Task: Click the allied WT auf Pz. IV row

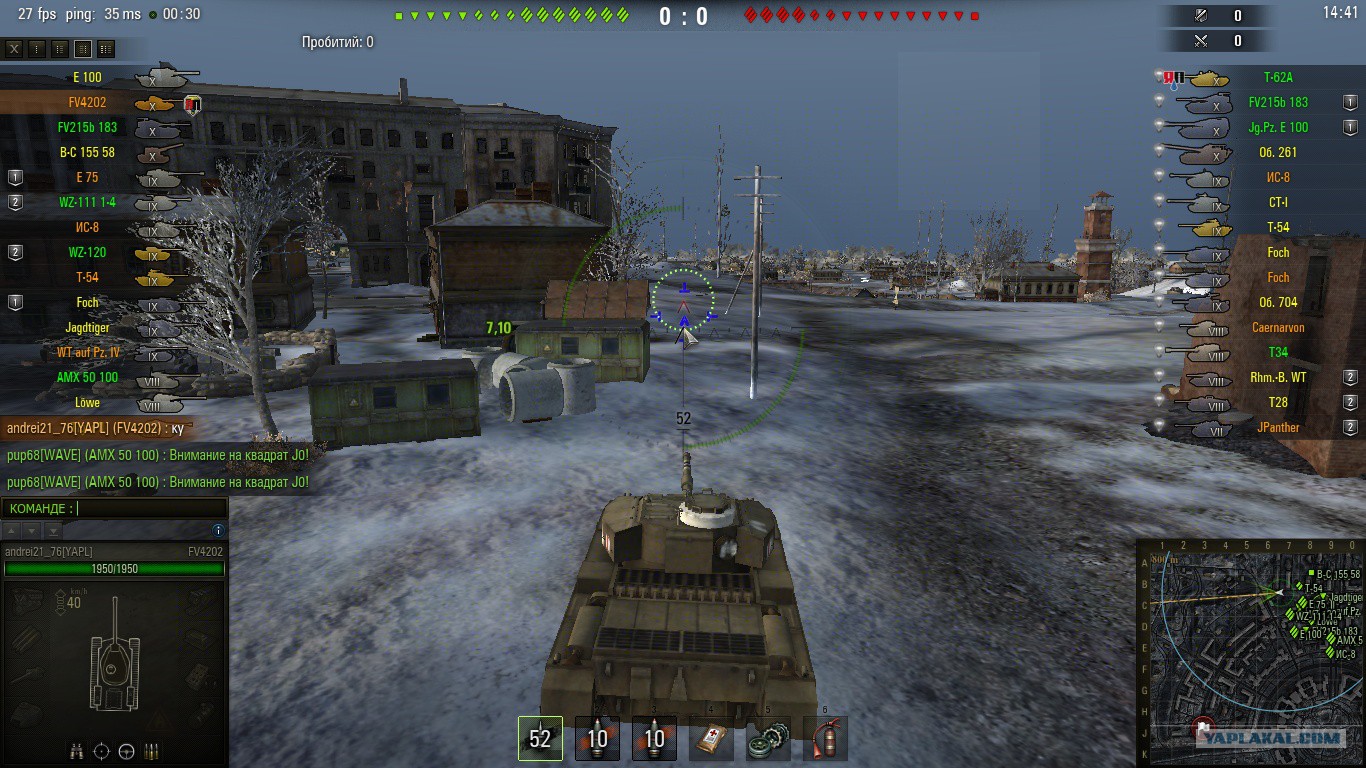Action: click(88, 352)
